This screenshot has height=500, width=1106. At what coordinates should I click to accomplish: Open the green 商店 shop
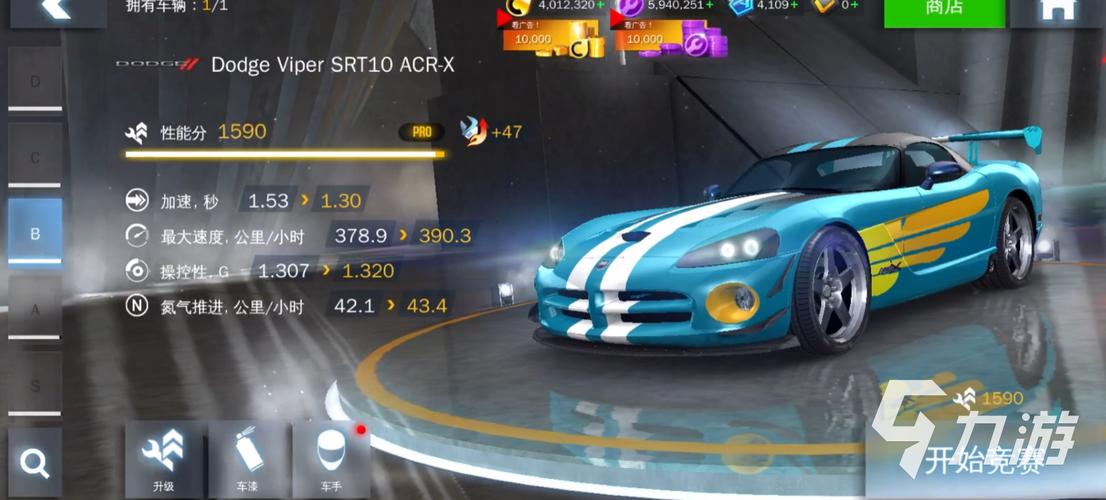[x=944, y=12]
